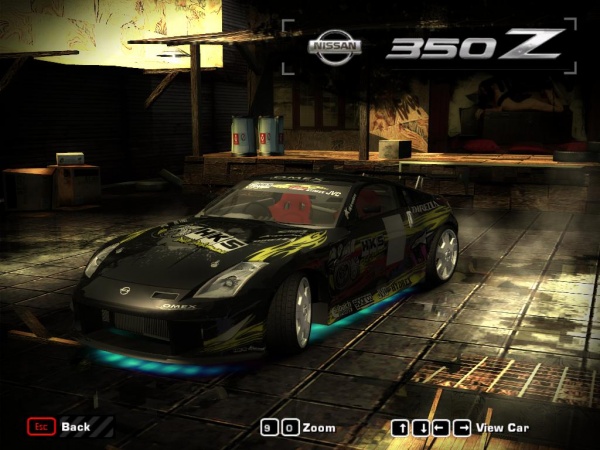Go back using the Back button
600x450 pixels.
(x=60, y=427)
